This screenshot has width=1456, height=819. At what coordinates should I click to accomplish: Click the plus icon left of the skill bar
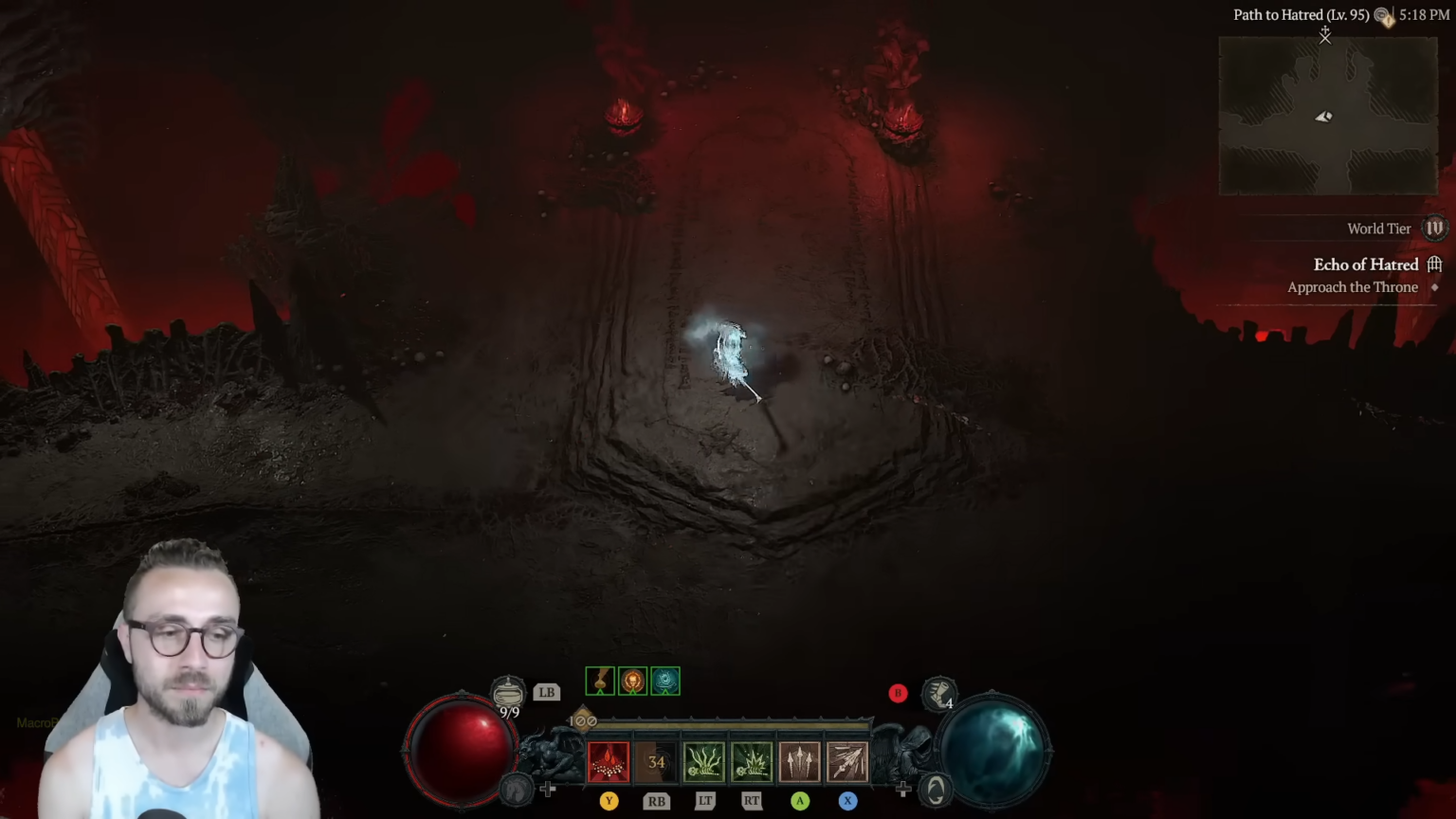click(548, 788)
